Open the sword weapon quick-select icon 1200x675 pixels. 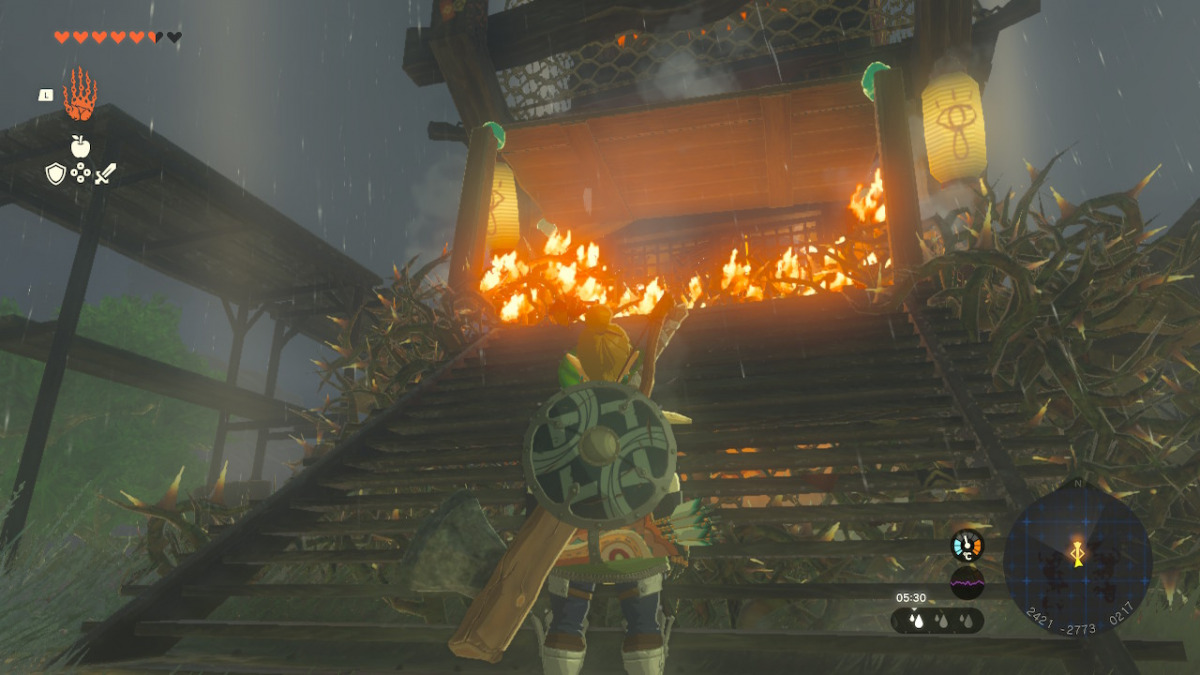tap(105, 174)
